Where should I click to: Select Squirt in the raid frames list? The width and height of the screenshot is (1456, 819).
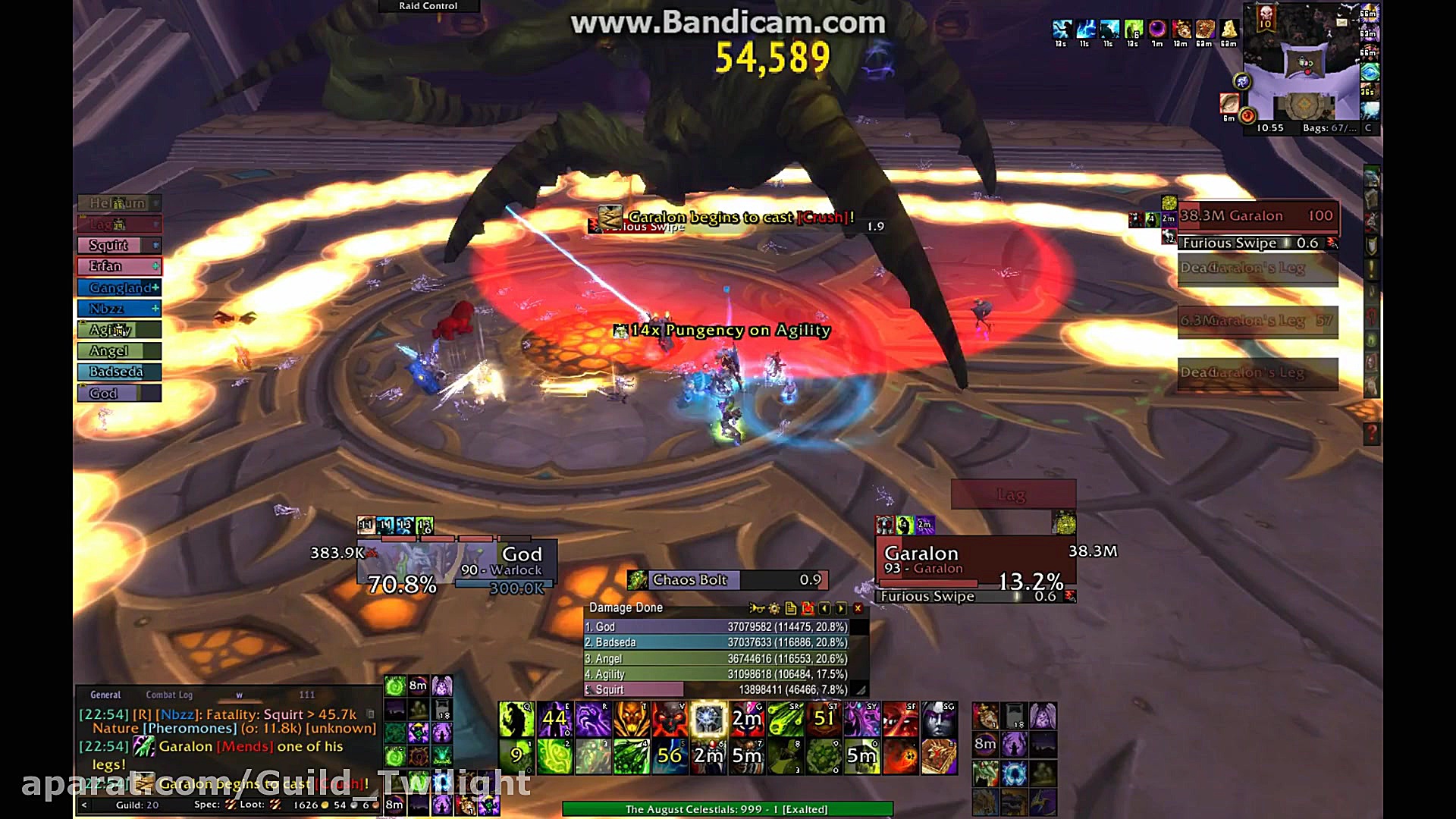pyautogui.click(x=108, y=245)
